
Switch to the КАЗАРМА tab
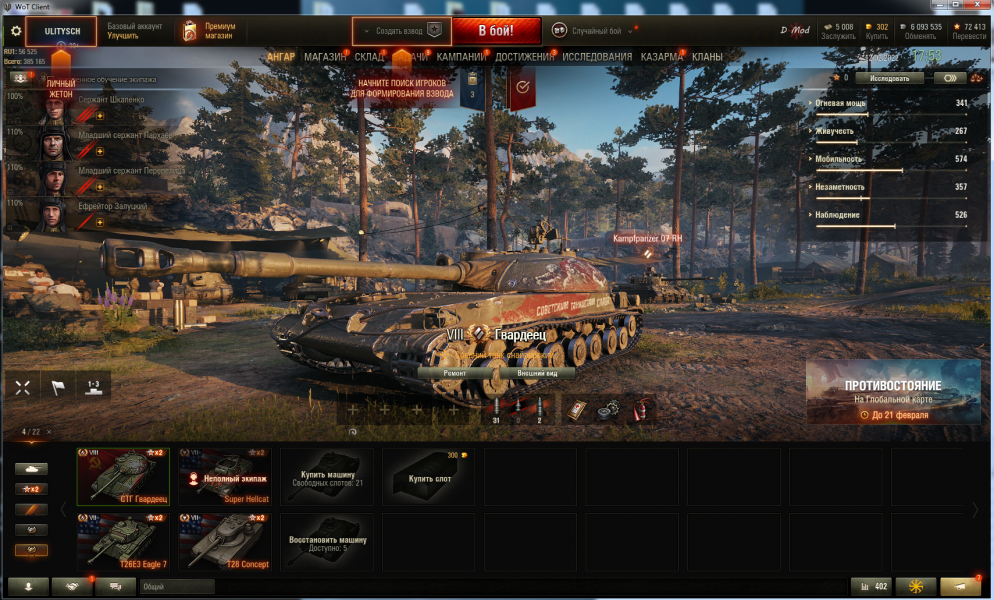click(662, 57)
